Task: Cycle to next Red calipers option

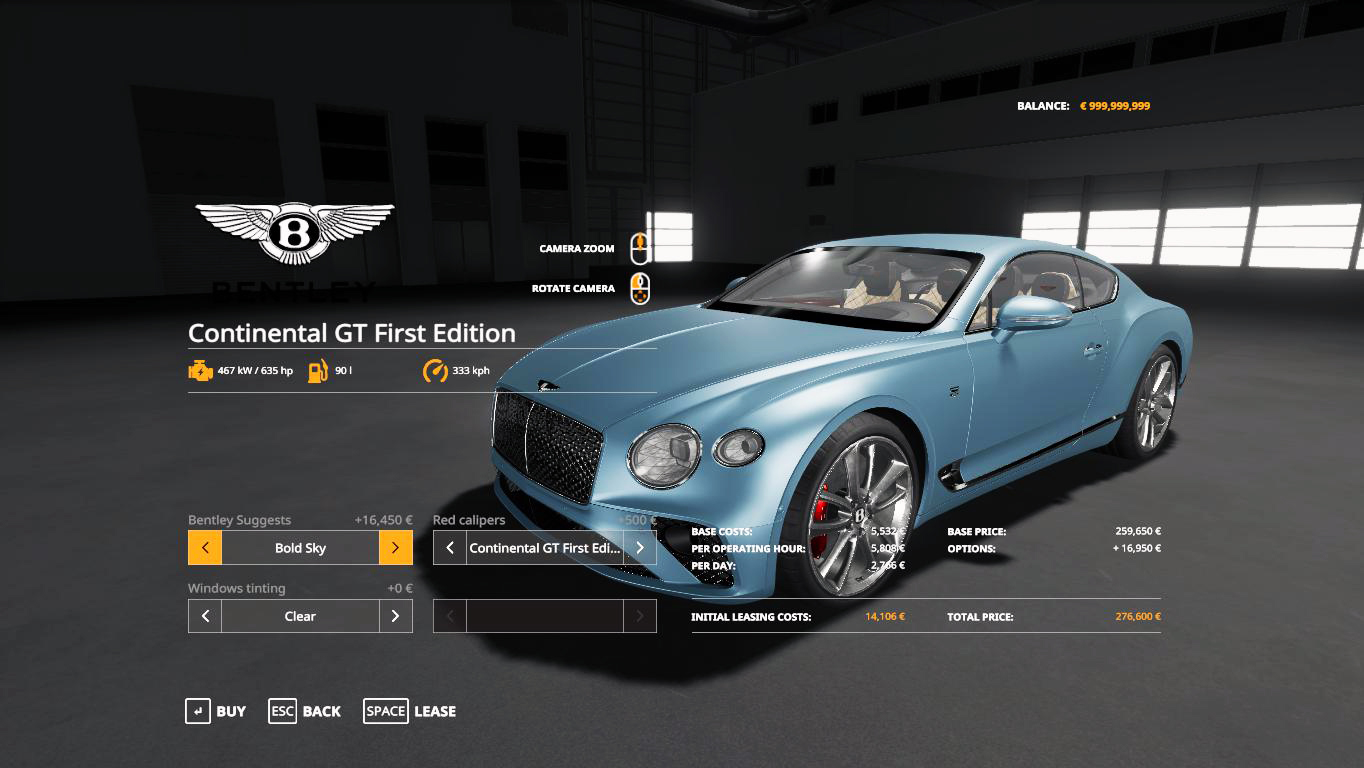Action: point(640,548)
